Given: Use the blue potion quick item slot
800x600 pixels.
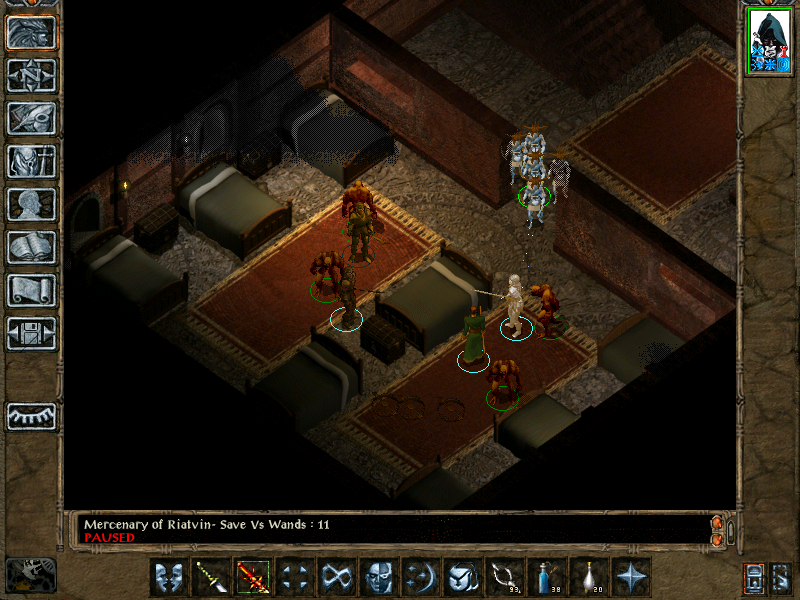Looking at the screenshot, I should point(547,577).
